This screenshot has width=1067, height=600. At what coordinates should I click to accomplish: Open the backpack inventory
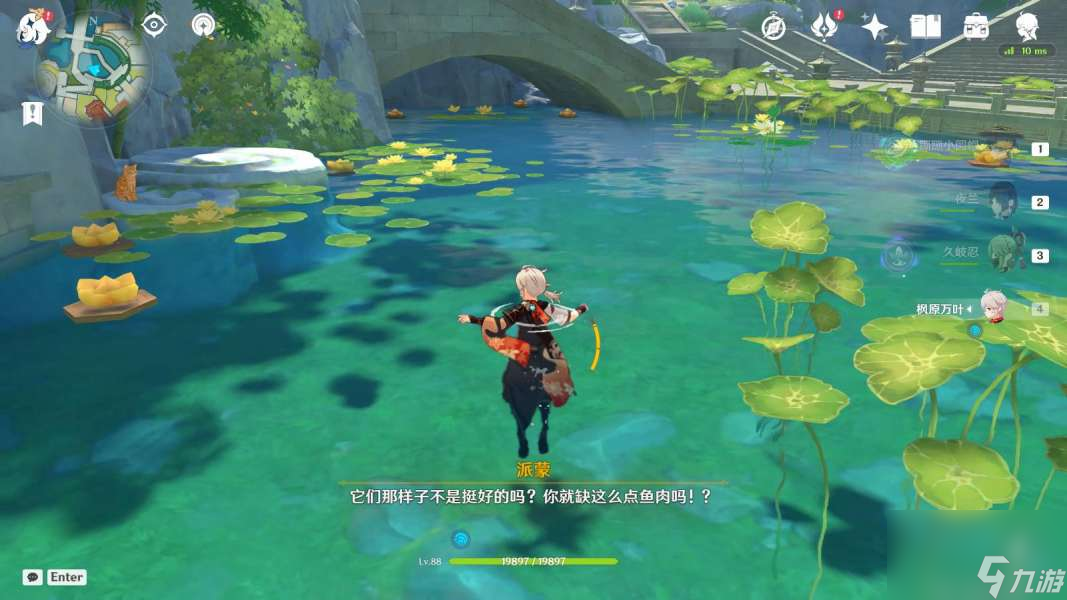[x=977, y=27]
